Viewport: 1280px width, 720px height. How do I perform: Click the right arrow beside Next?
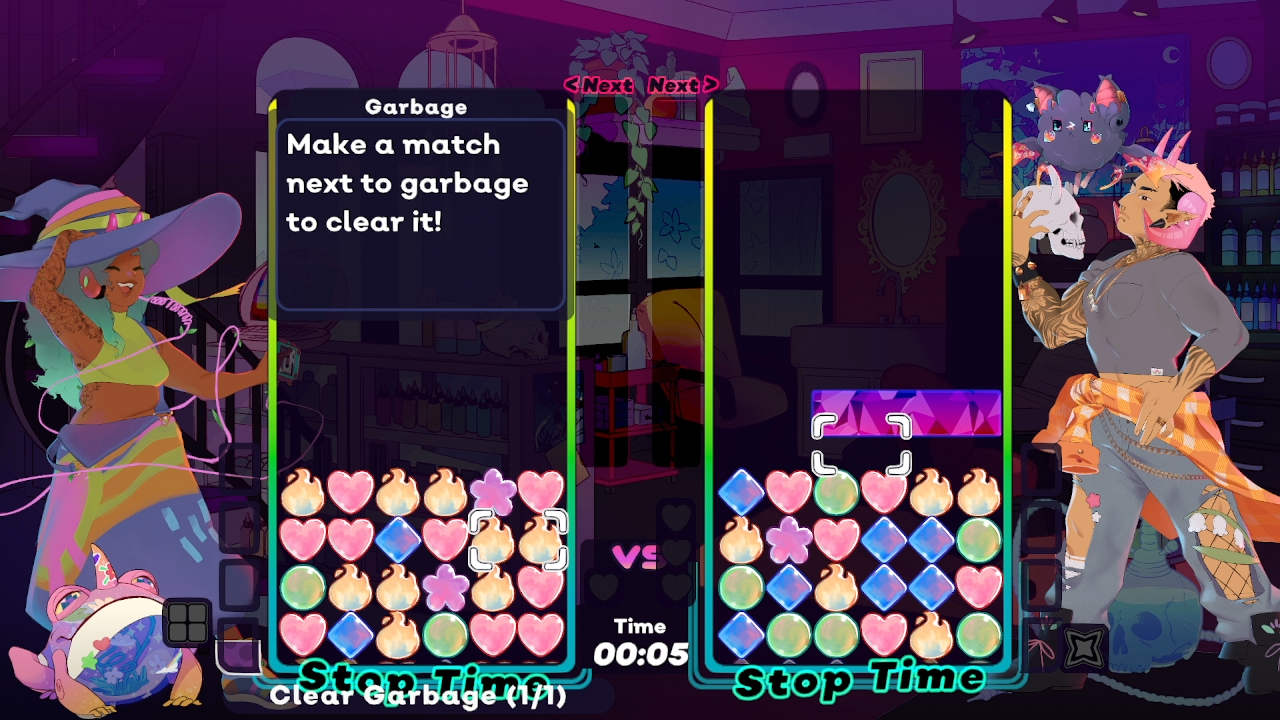(x=711, y=86)
